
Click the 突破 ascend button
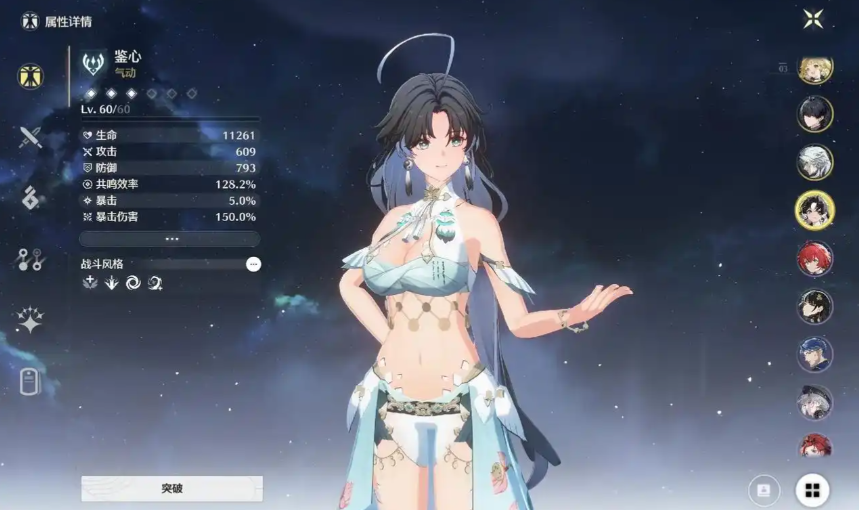(172, 488)
